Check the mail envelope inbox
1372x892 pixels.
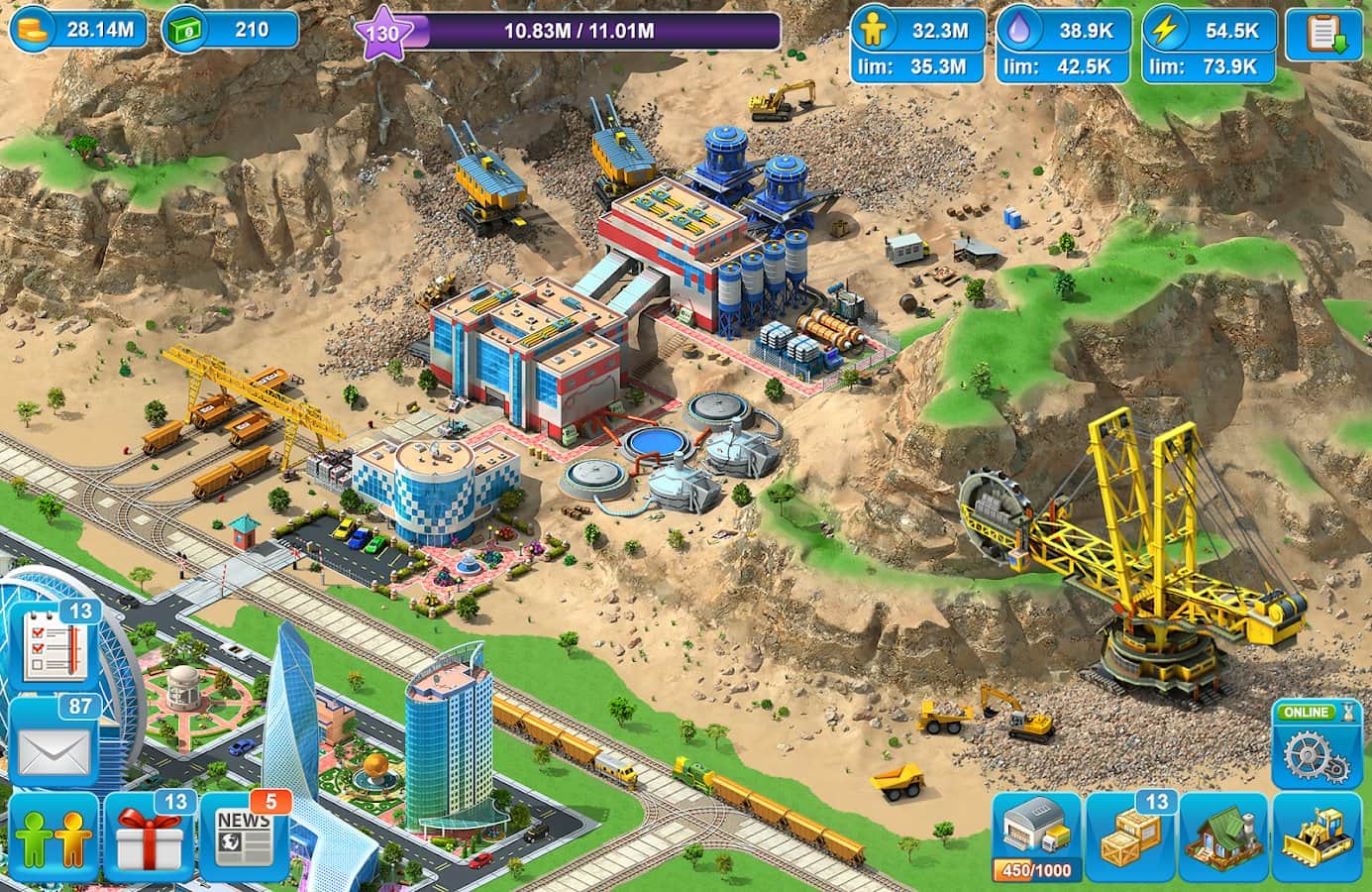(53, 748)
